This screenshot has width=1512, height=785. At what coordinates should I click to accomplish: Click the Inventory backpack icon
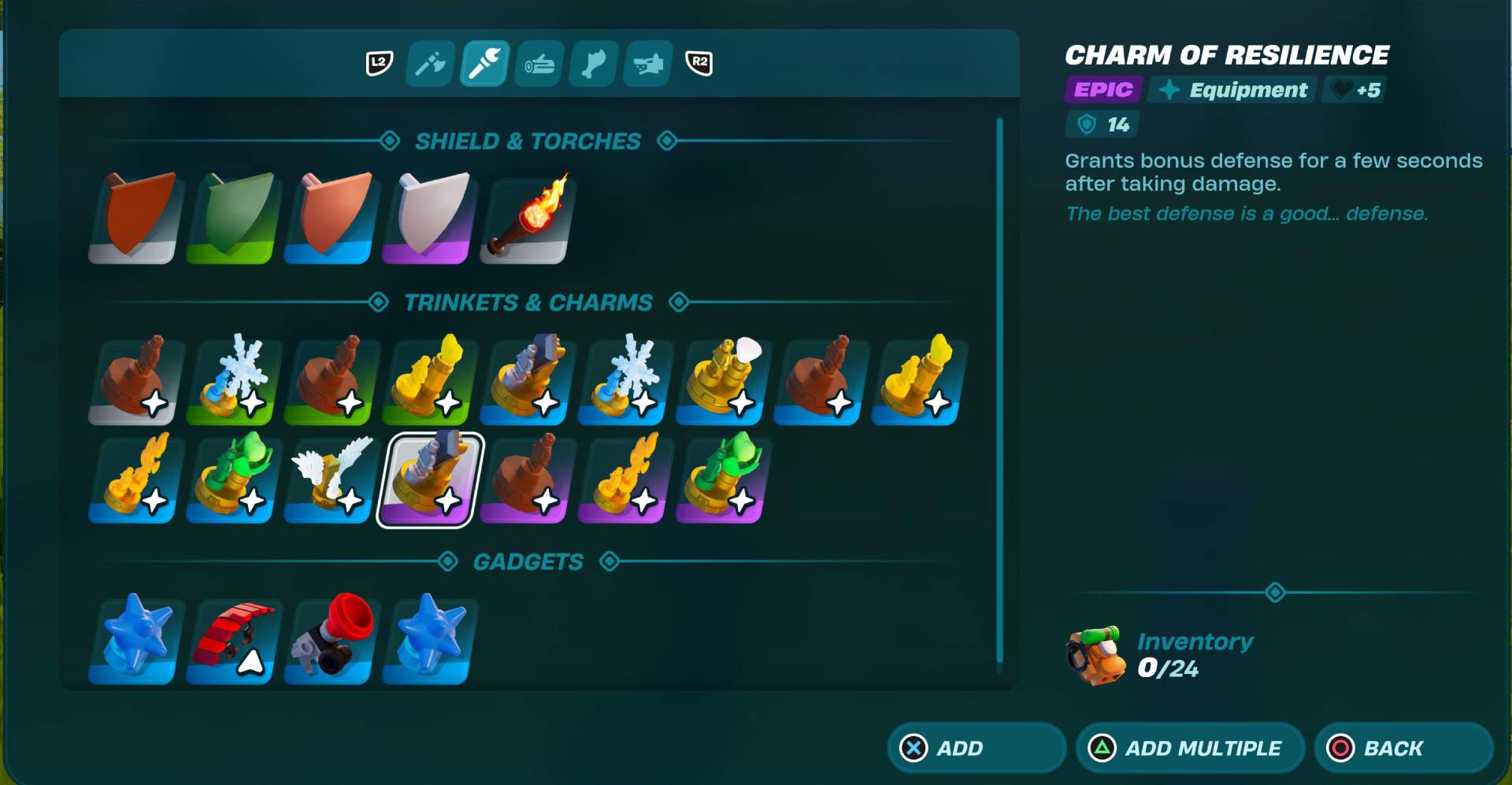(1095, 656)
